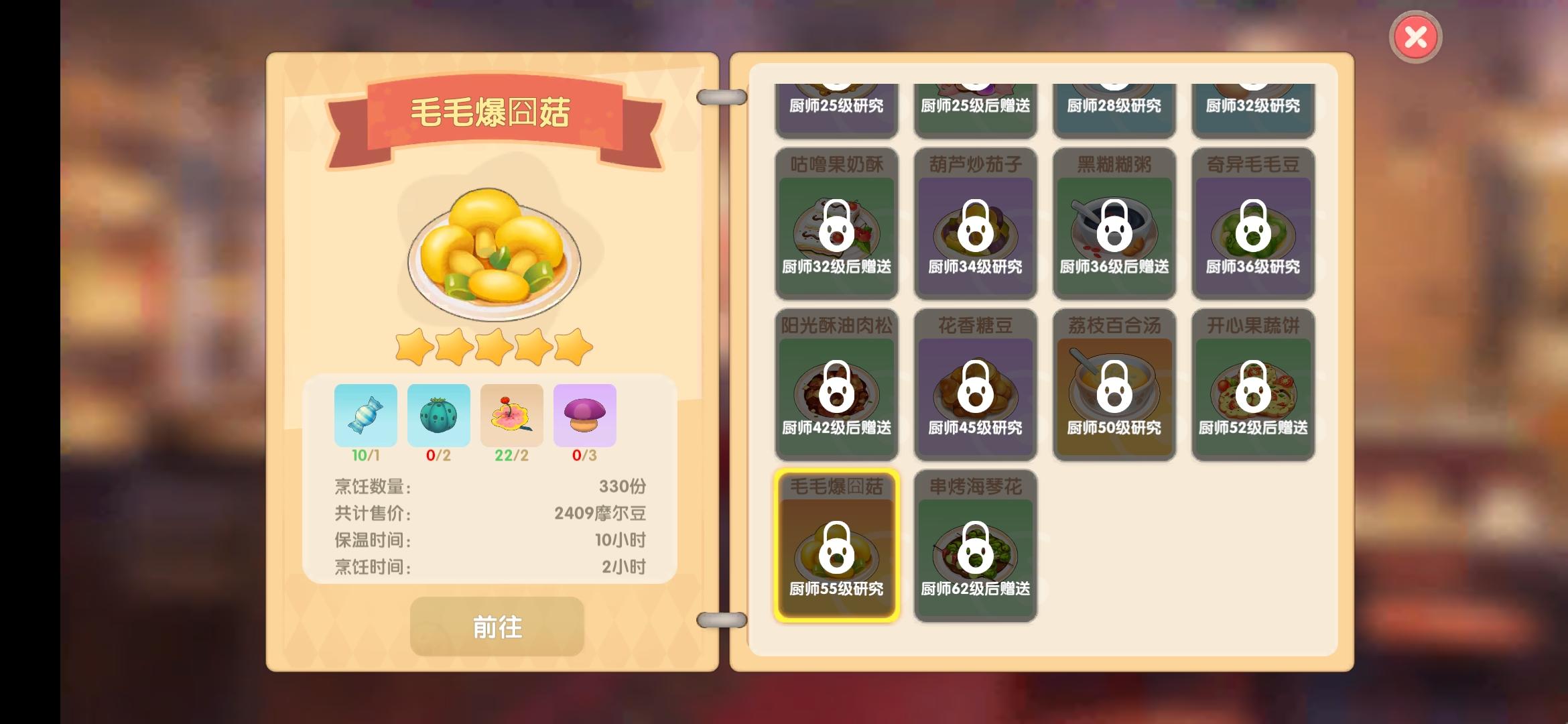The image size is (1568, 724).
Task: Open the 咕噜果奶酥 recipe card
Action: [836, 225]
